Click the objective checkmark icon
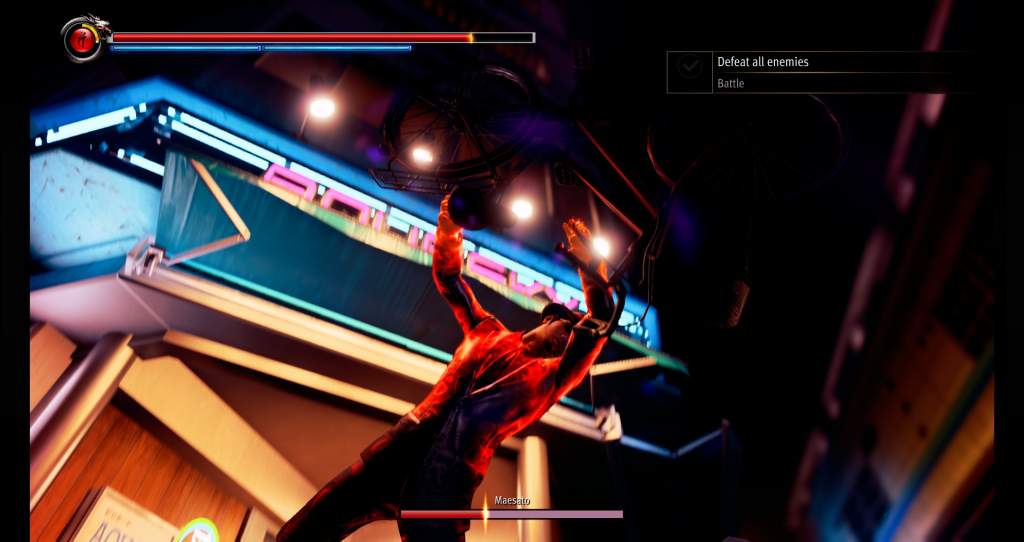Viewport: 1024px width, 542px height. (x=689, y=67)
